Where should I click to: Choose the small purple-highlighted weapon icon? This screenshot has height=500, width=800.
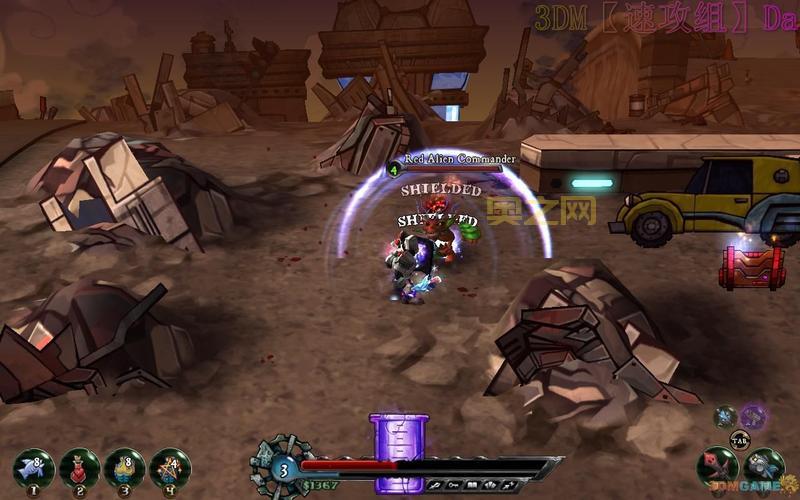point(754,416)
